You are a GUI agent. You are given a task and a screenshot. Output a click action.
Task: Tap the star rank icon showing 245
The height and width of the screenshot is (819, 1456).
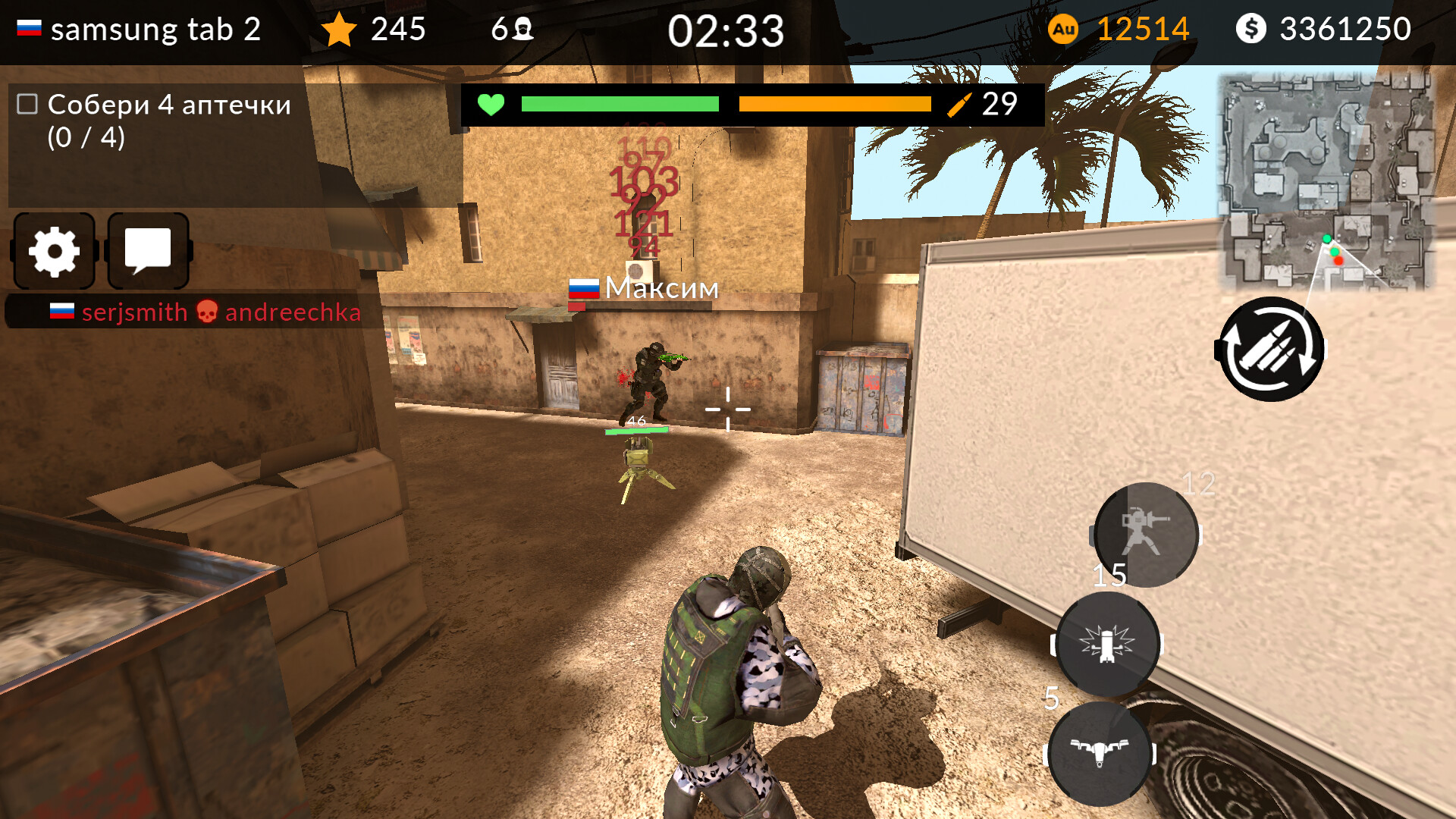(339, 29)
